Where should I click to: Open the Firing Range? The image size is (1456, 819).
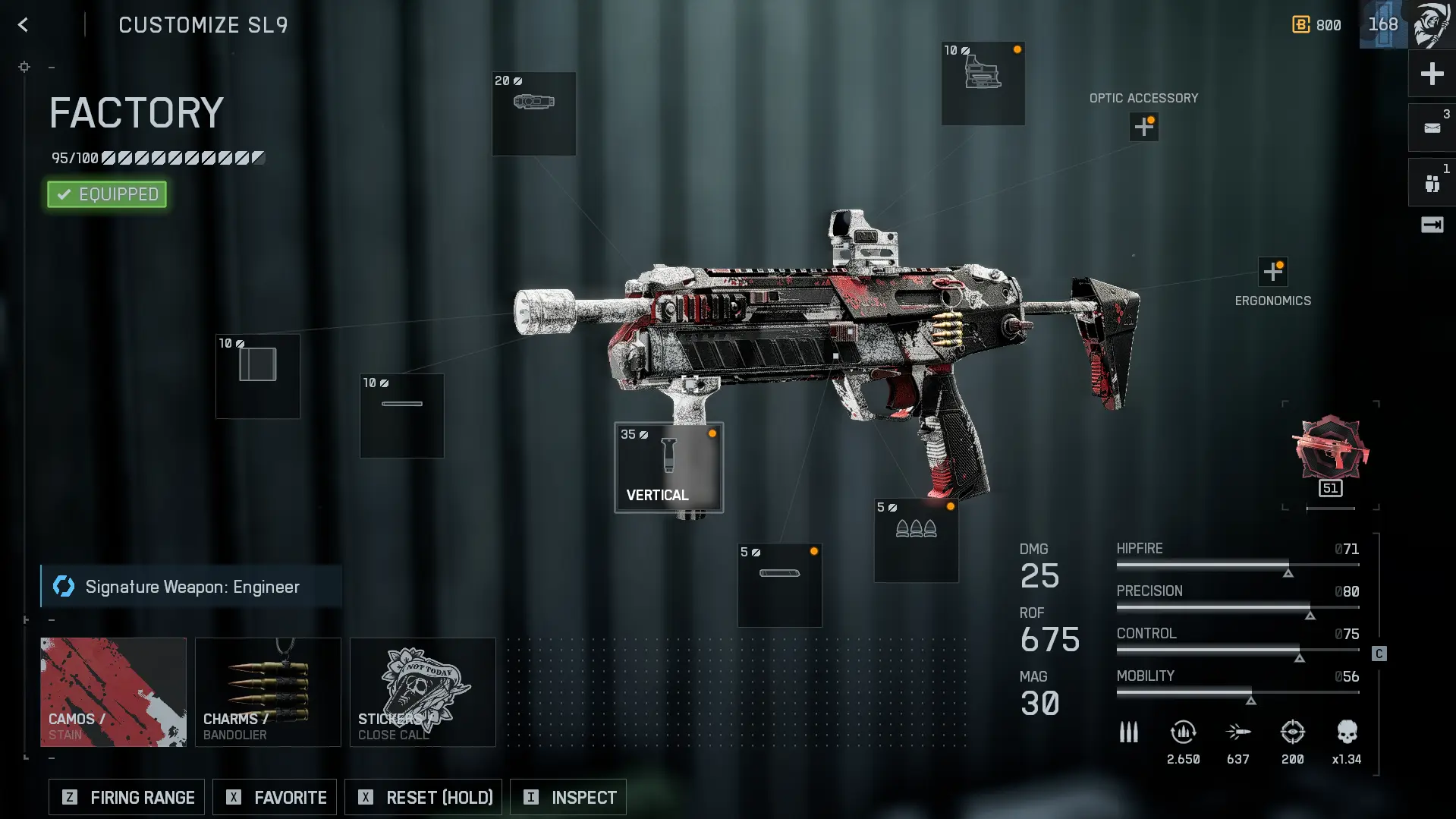(x=127, y=797)
